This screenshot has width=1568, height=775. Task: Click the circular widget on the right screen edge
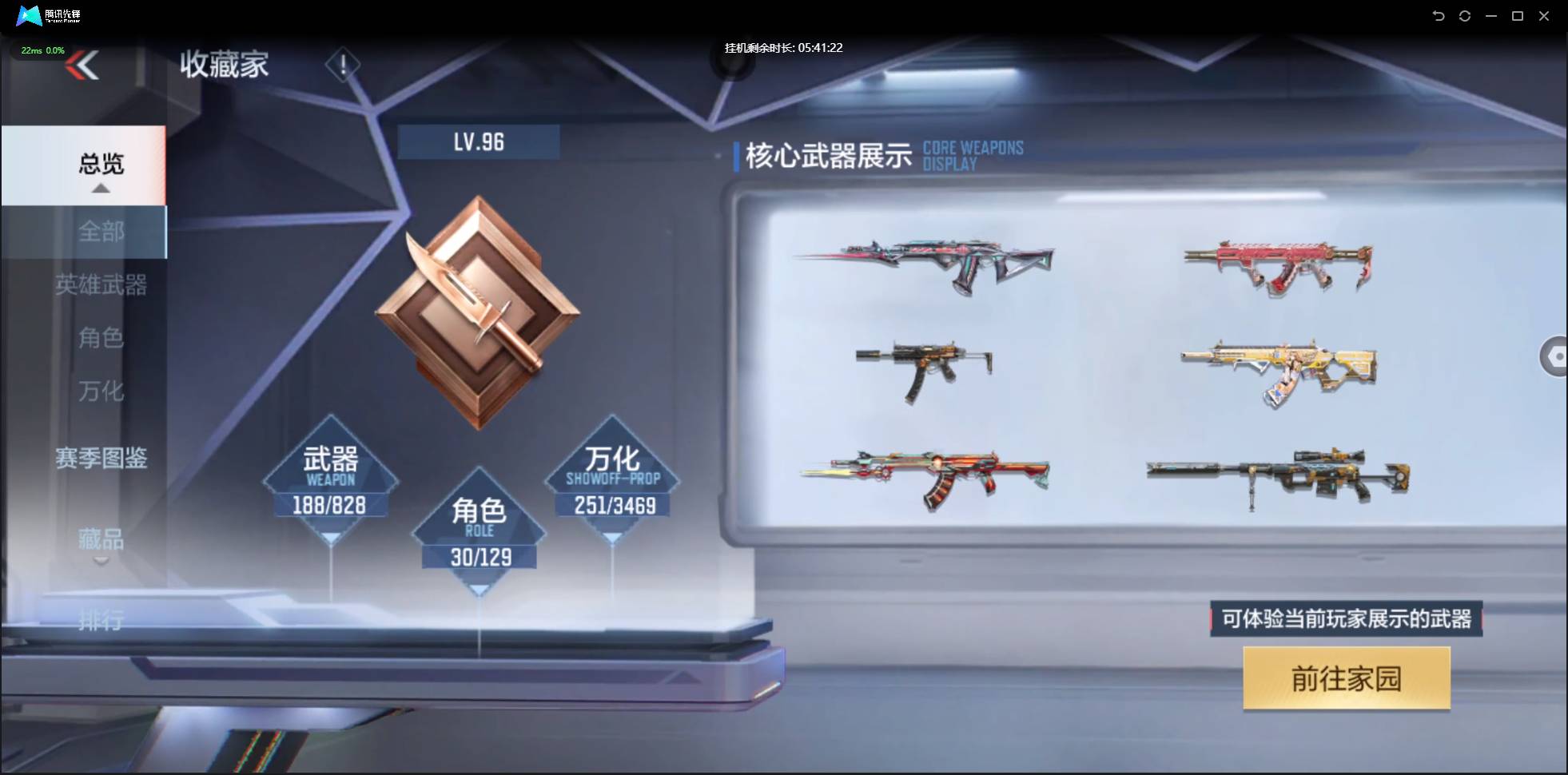(1555, 356)
